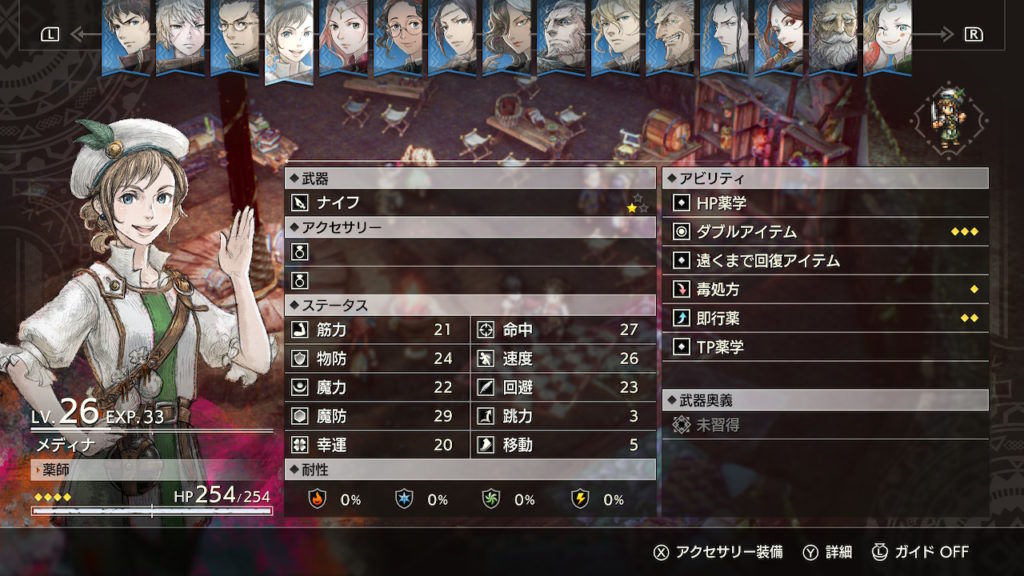This screenshot has height=576, width=1024.
Task: Select the 薬師 class label
Action: [58, 470]
